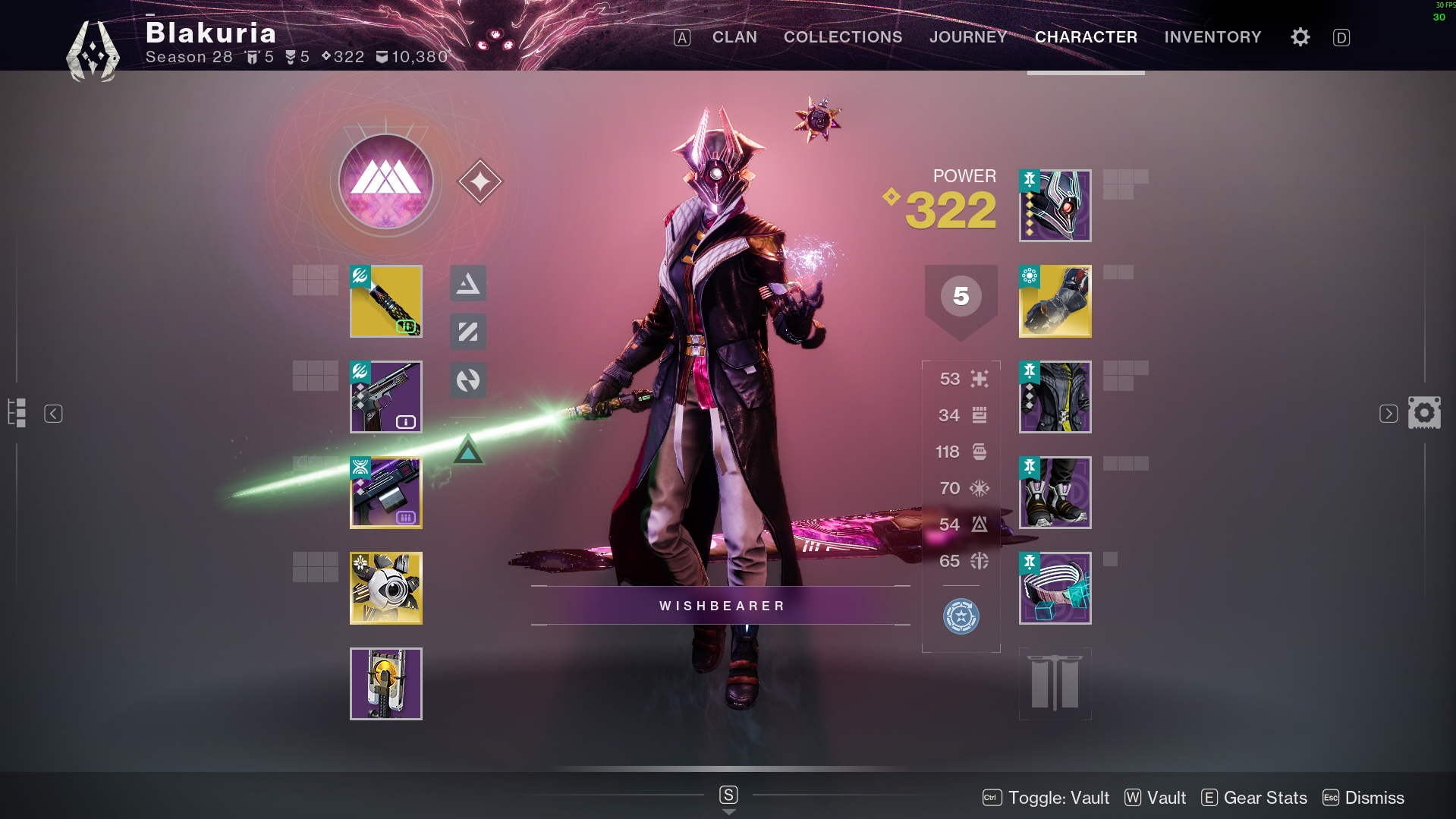Inspect the equipped helmet armor slot
This screenshot has height=819, width=1456.
pos(1055,206)
